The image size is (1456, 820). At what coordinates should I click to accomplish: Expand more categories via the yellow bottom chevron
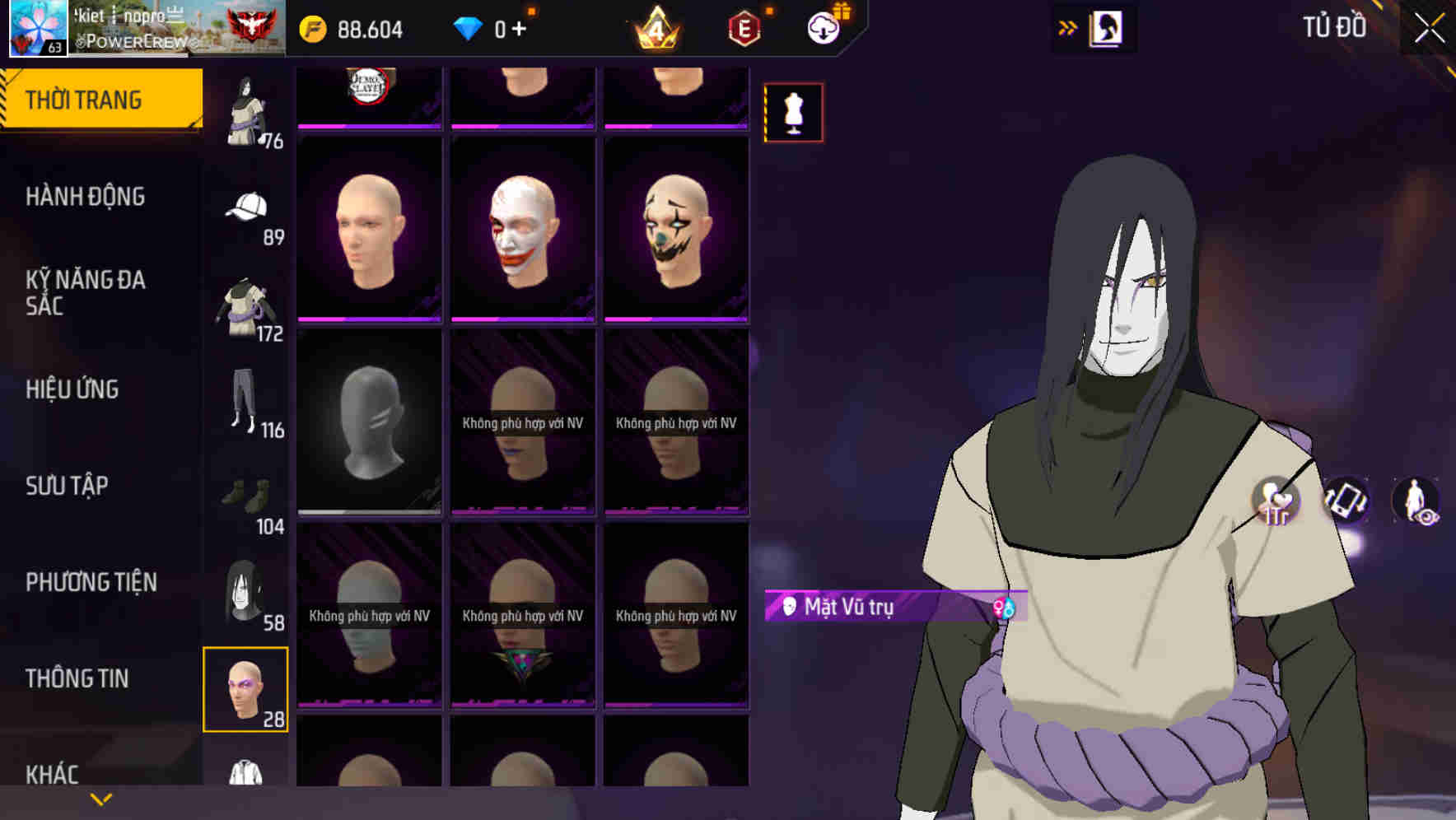coord(101,798)
